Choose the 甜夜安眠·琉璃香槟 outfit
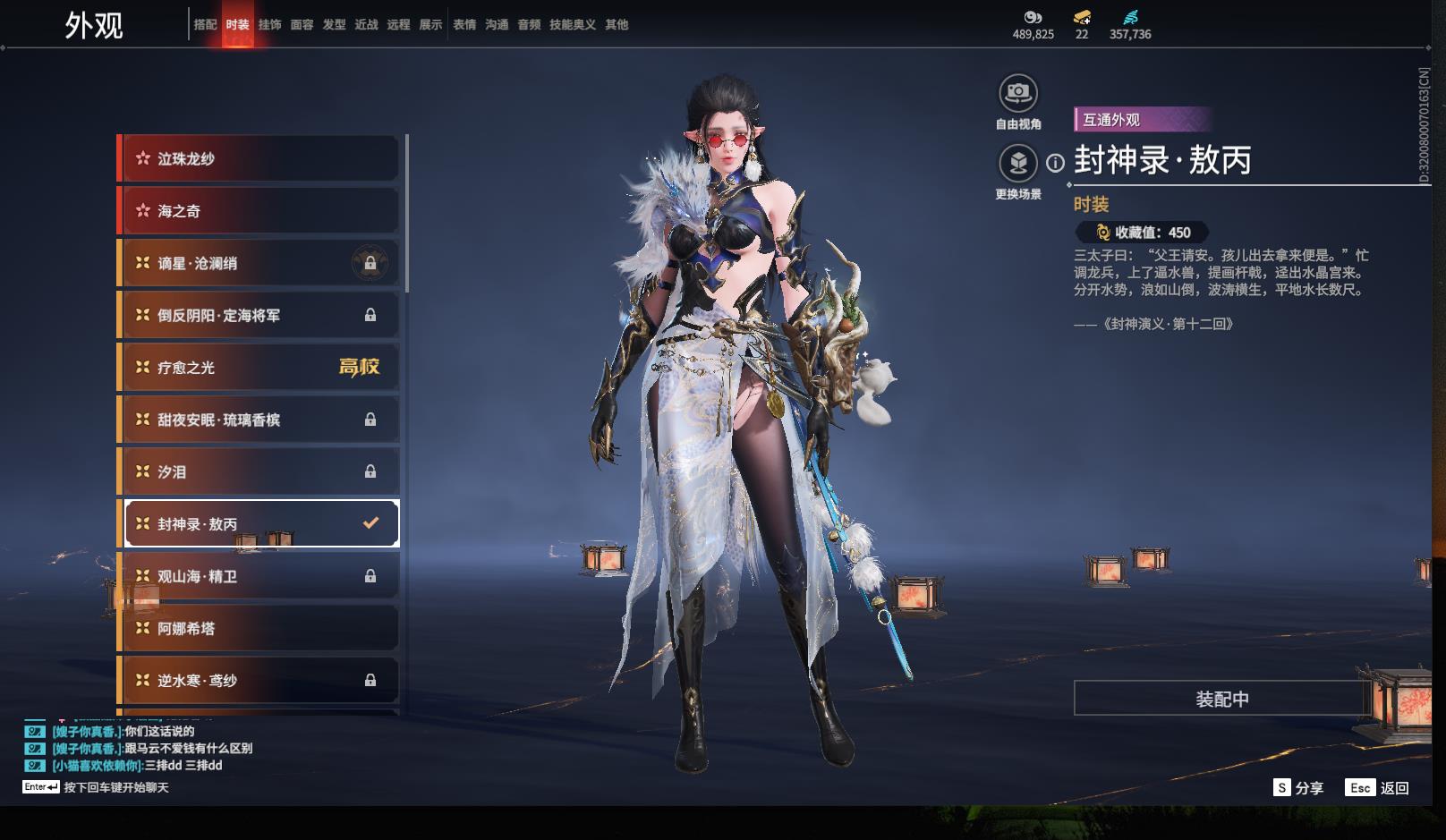This screenshot has width=1446, height=840. [x=259, y=420]
